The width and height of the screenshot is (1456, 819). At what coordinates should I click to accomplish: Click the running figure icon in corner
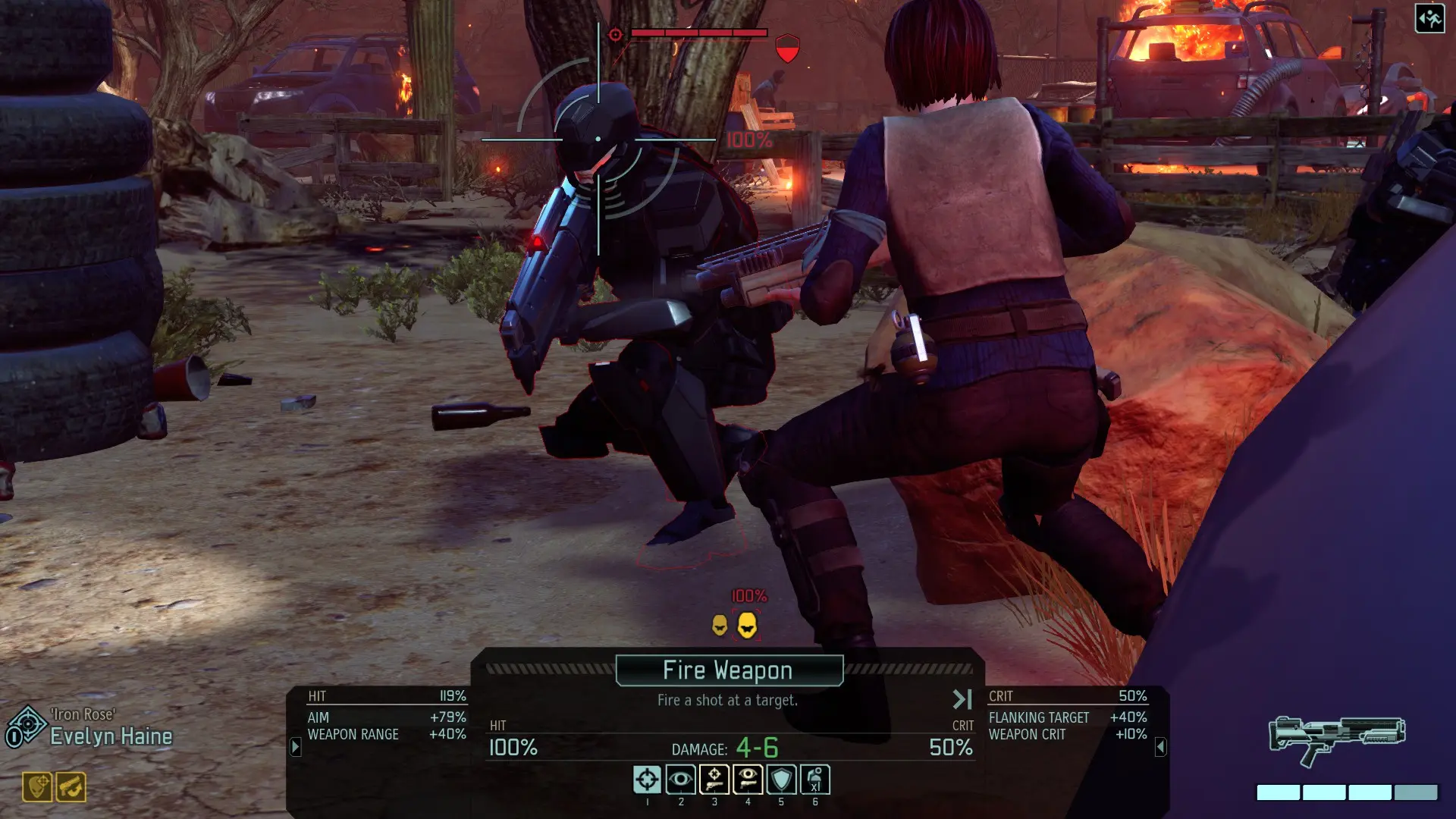1429,18
